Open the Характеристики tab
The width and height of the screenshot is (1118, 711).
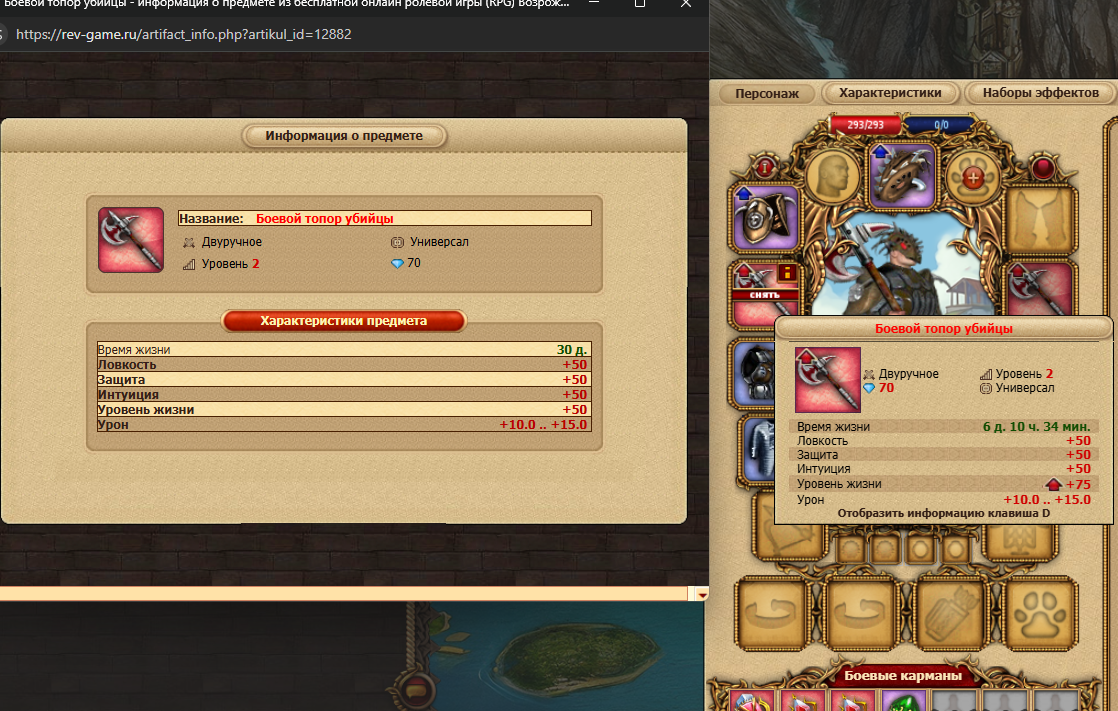pos(889,93)
